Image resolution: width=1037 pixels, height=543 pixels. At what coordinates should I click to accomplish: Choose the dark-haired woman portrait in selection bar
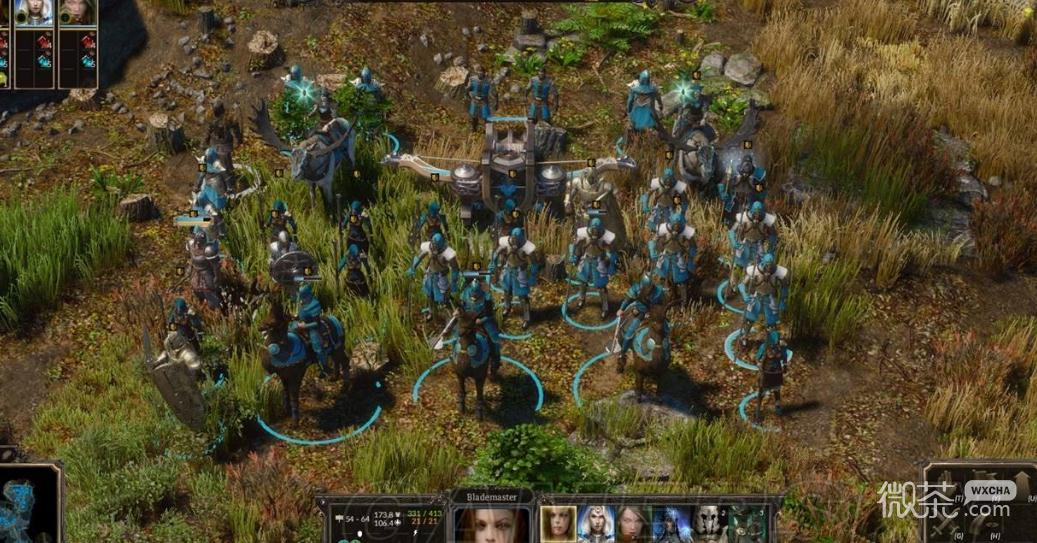pyautogui.click(x=634, y=523)
